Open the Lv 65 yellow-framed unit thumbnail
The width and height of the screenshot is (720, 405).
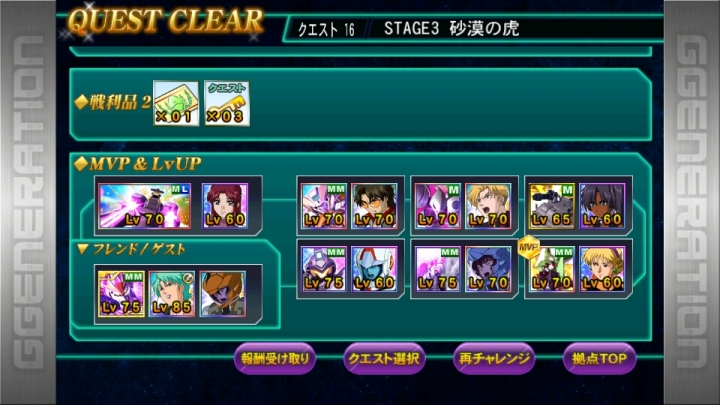tap(549, 205)
